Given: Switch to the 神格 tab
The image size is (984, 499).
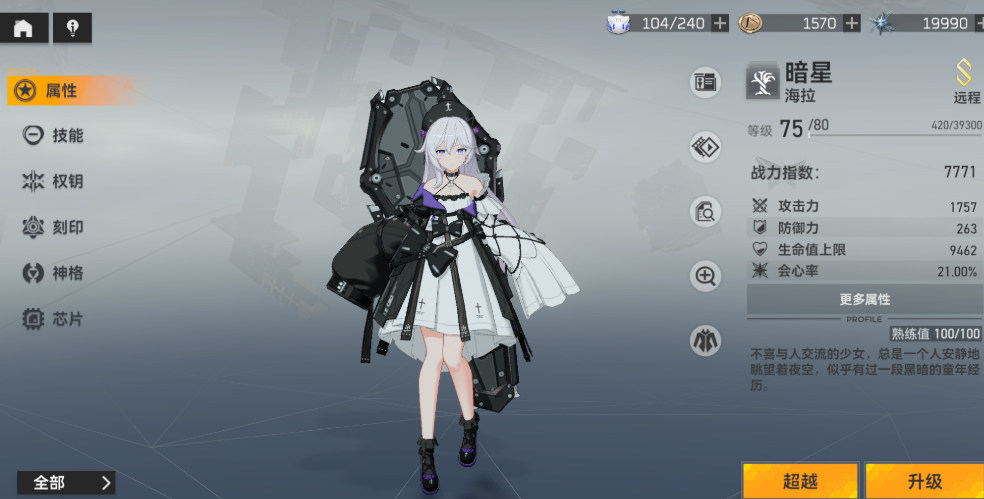Looking at the screenshot, I should (55, 273).
